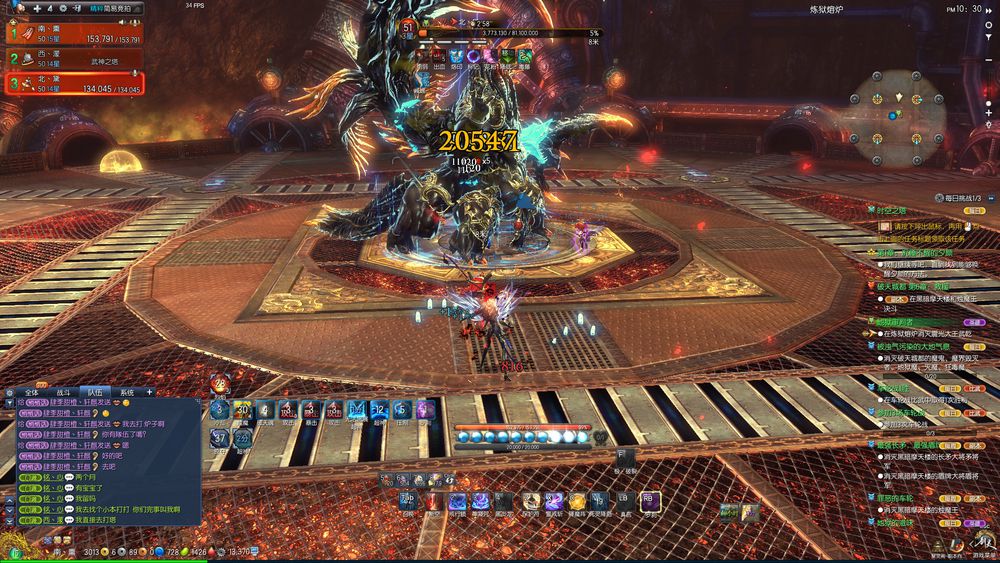This screenshot has height=563, width=1000.
Task: Open the 战斗 chat tab
Action: (62, 392)
